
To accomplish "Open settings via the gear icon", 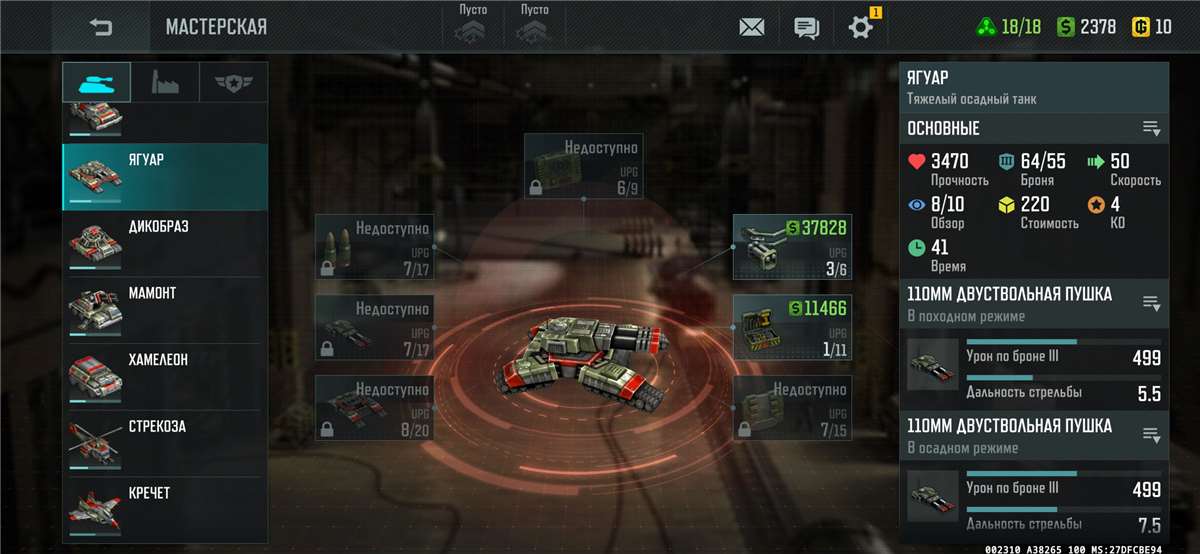I will (860, 27).
